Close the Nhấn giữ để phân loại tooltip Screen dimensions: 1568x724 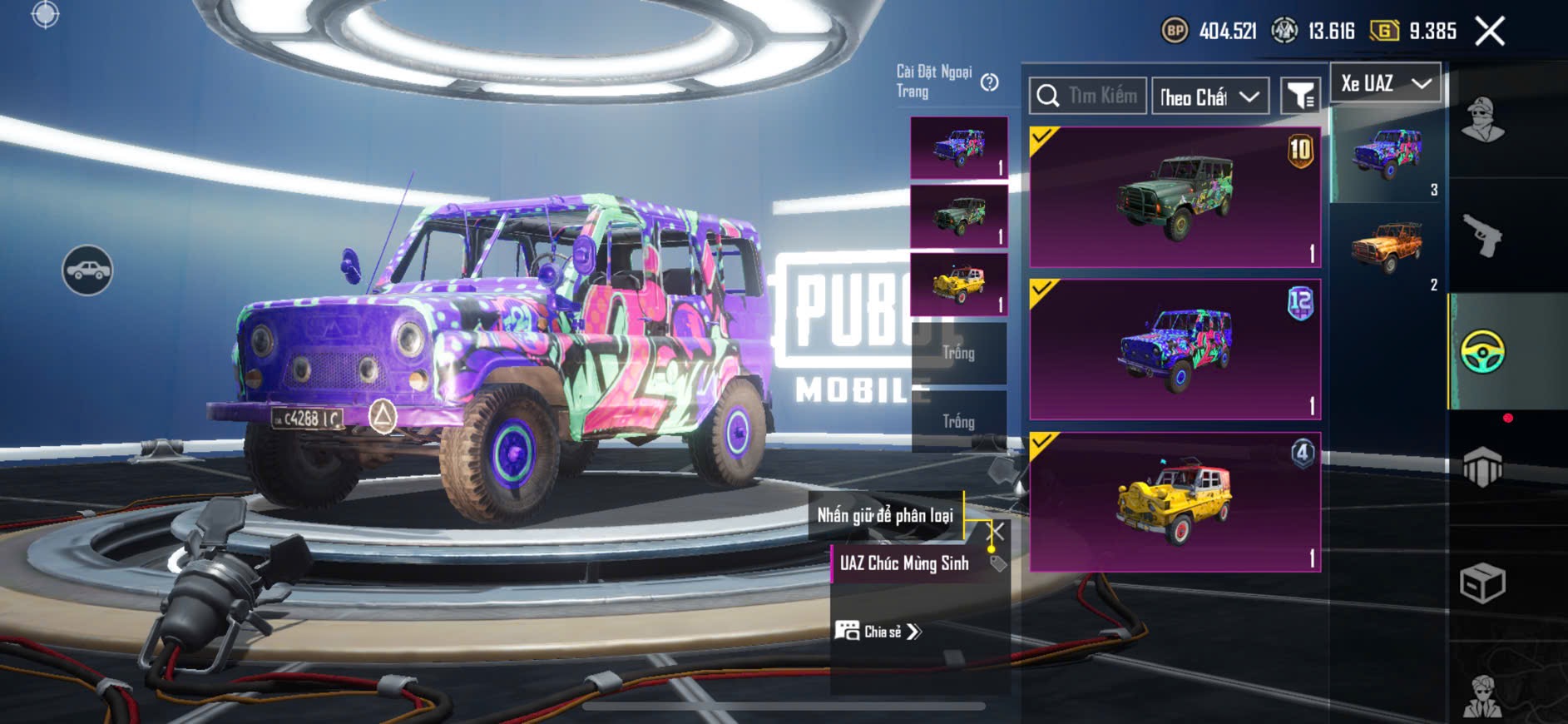996,530
